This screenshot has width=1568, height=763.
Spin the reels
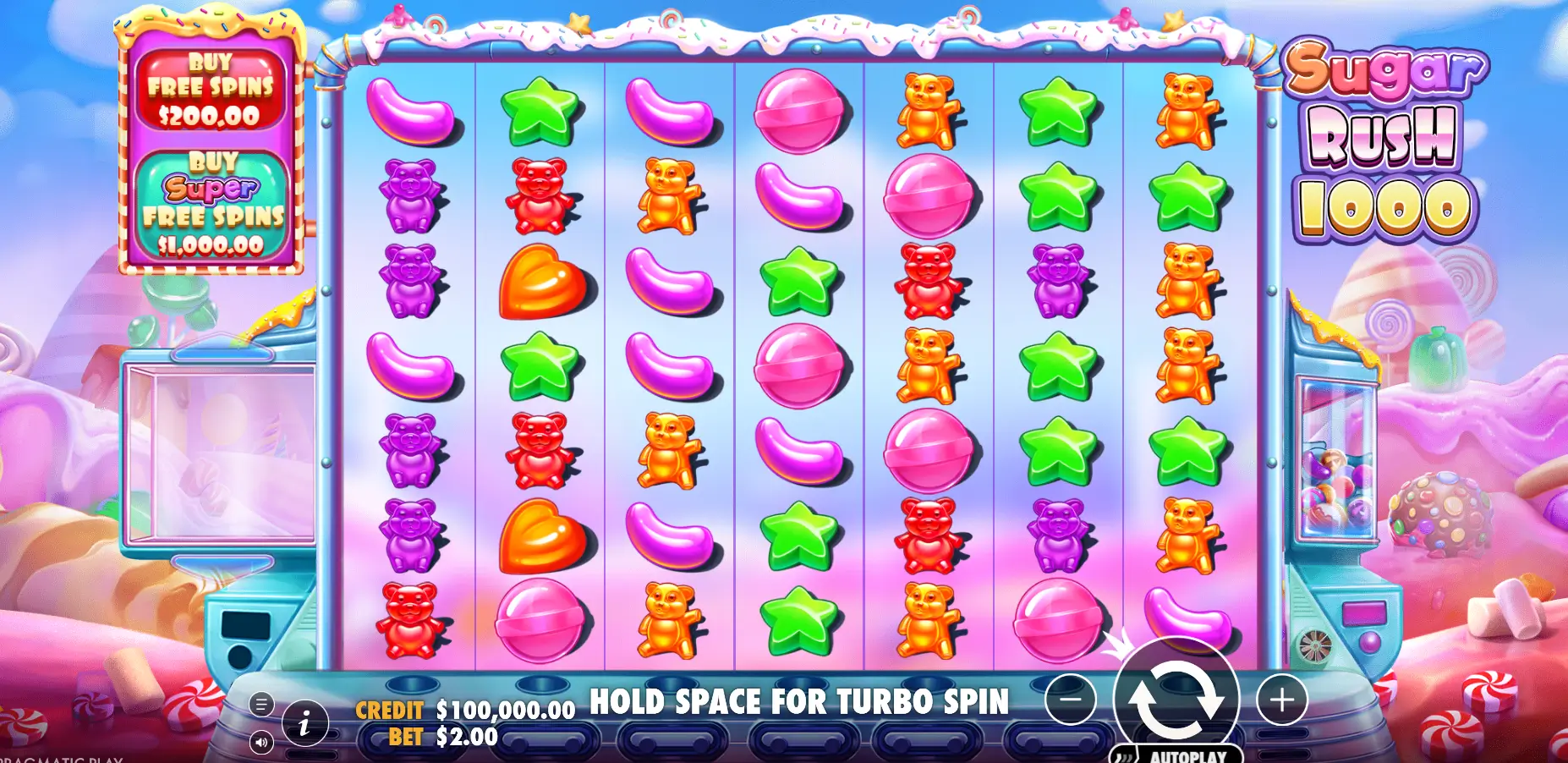point(1176,699)
